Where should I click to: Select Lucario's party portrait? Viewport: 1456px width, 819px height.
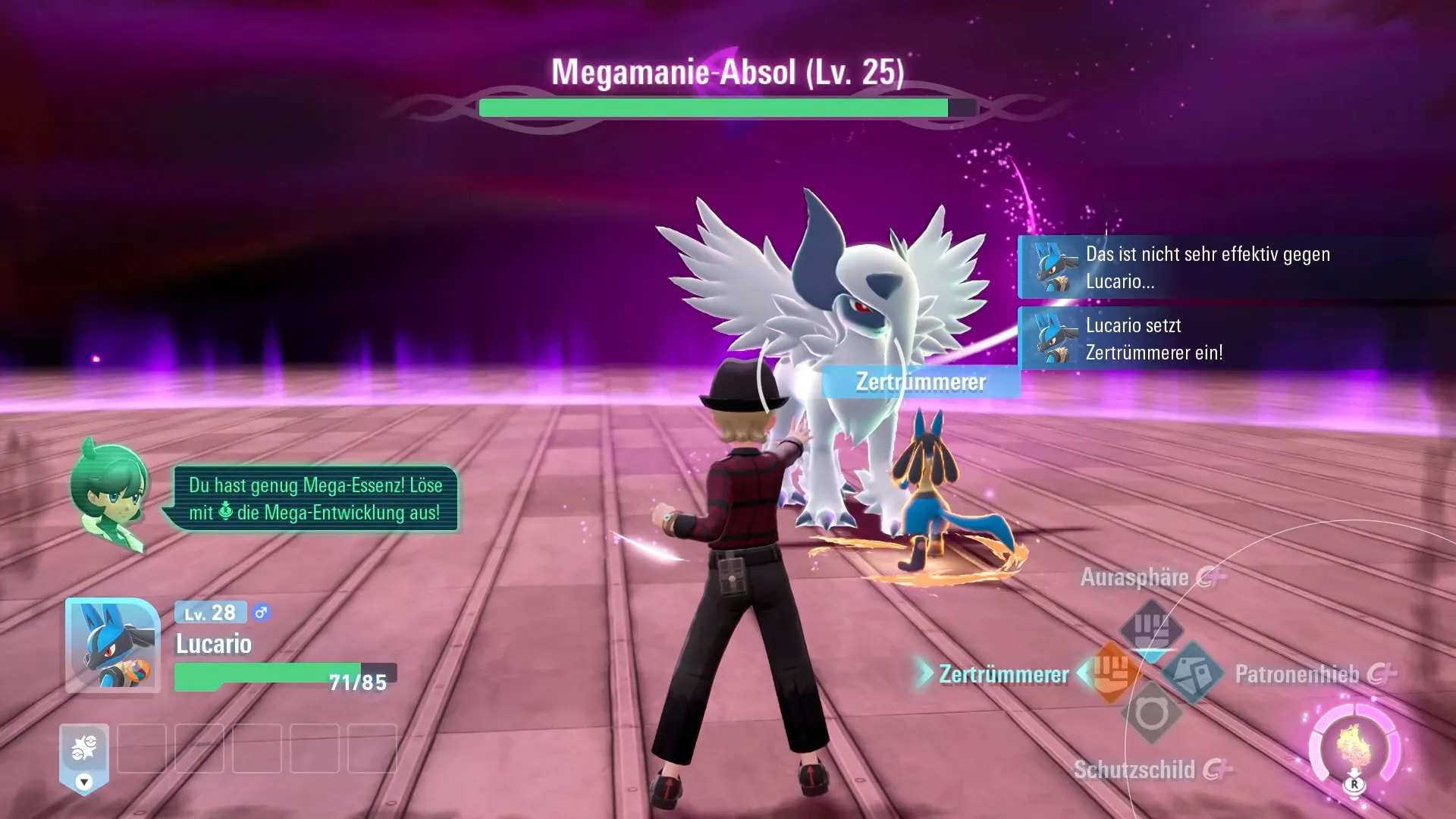[112, 645]
